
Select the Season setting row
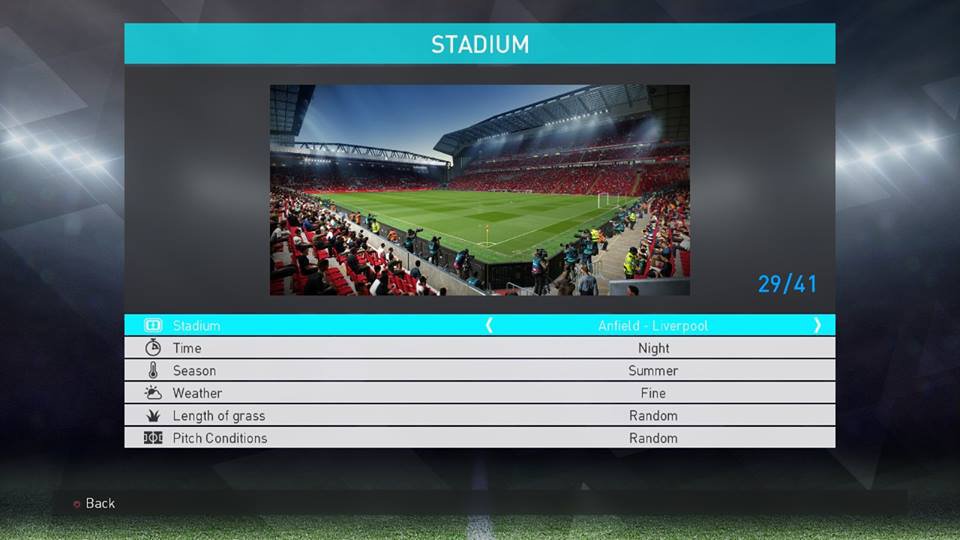479,370
